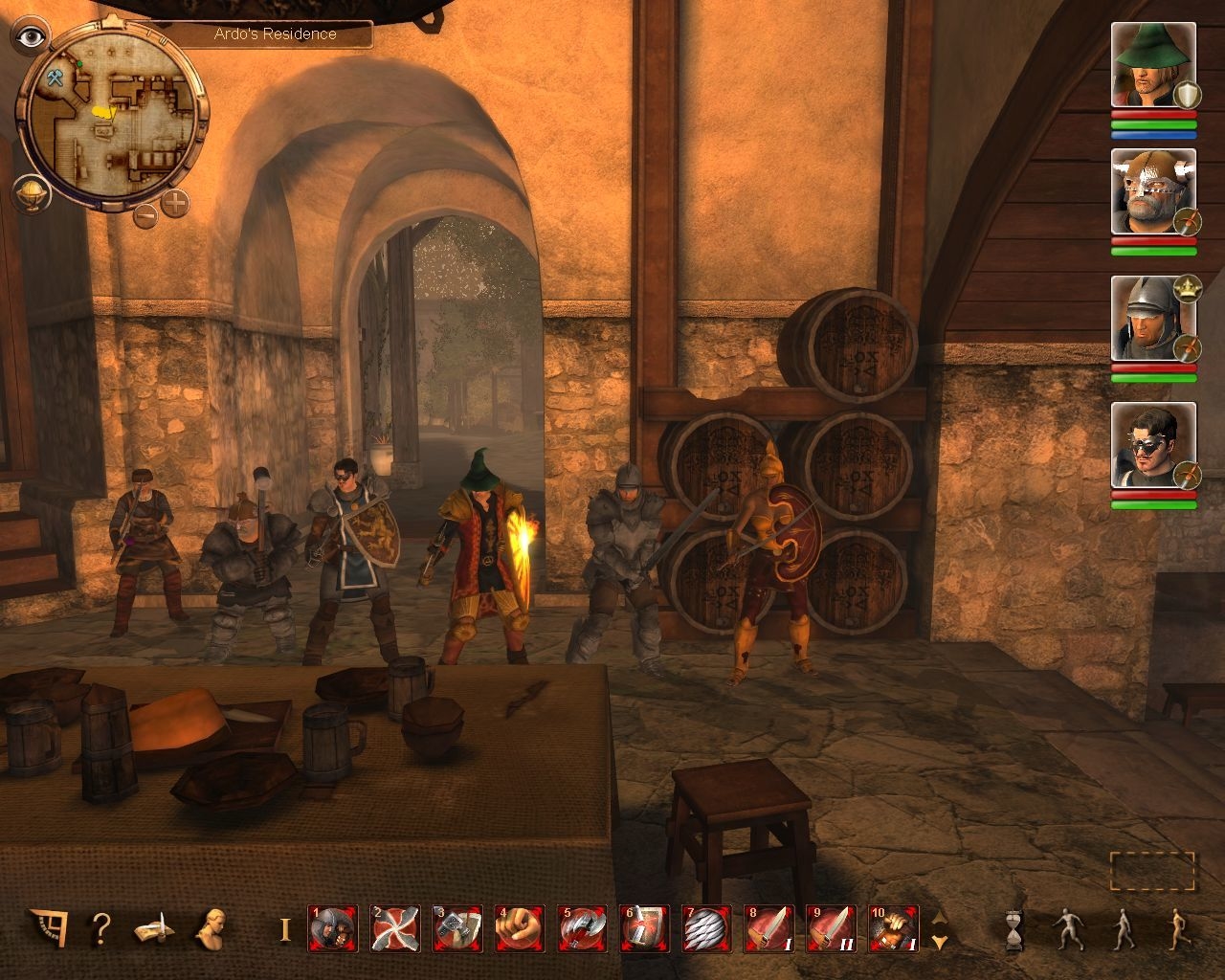Choose the steel-helmet soldier portrait
The image size is (1225, 980).
pos(1153,318)
